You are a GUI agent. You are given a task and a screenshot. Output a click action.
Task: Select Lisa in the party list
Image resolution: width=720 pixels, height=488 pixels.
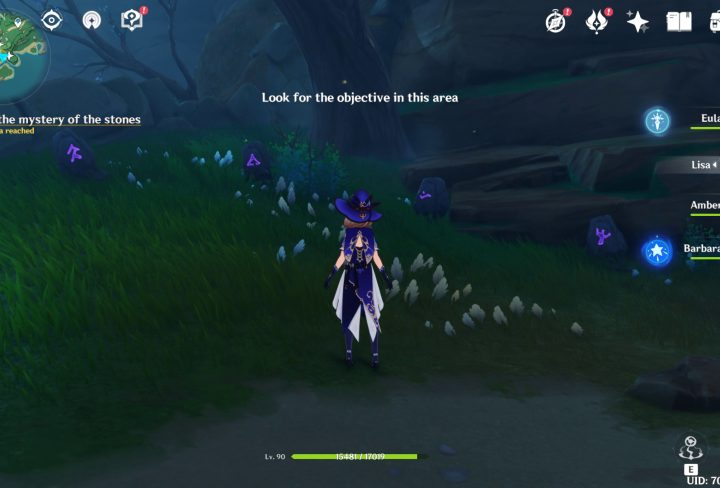coord(704,164)
